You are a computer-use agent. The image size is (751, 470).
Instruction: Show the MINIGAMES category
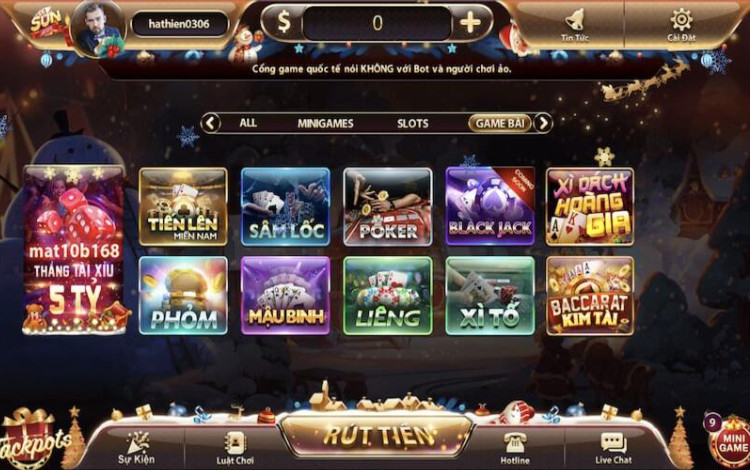coord(325,124)
